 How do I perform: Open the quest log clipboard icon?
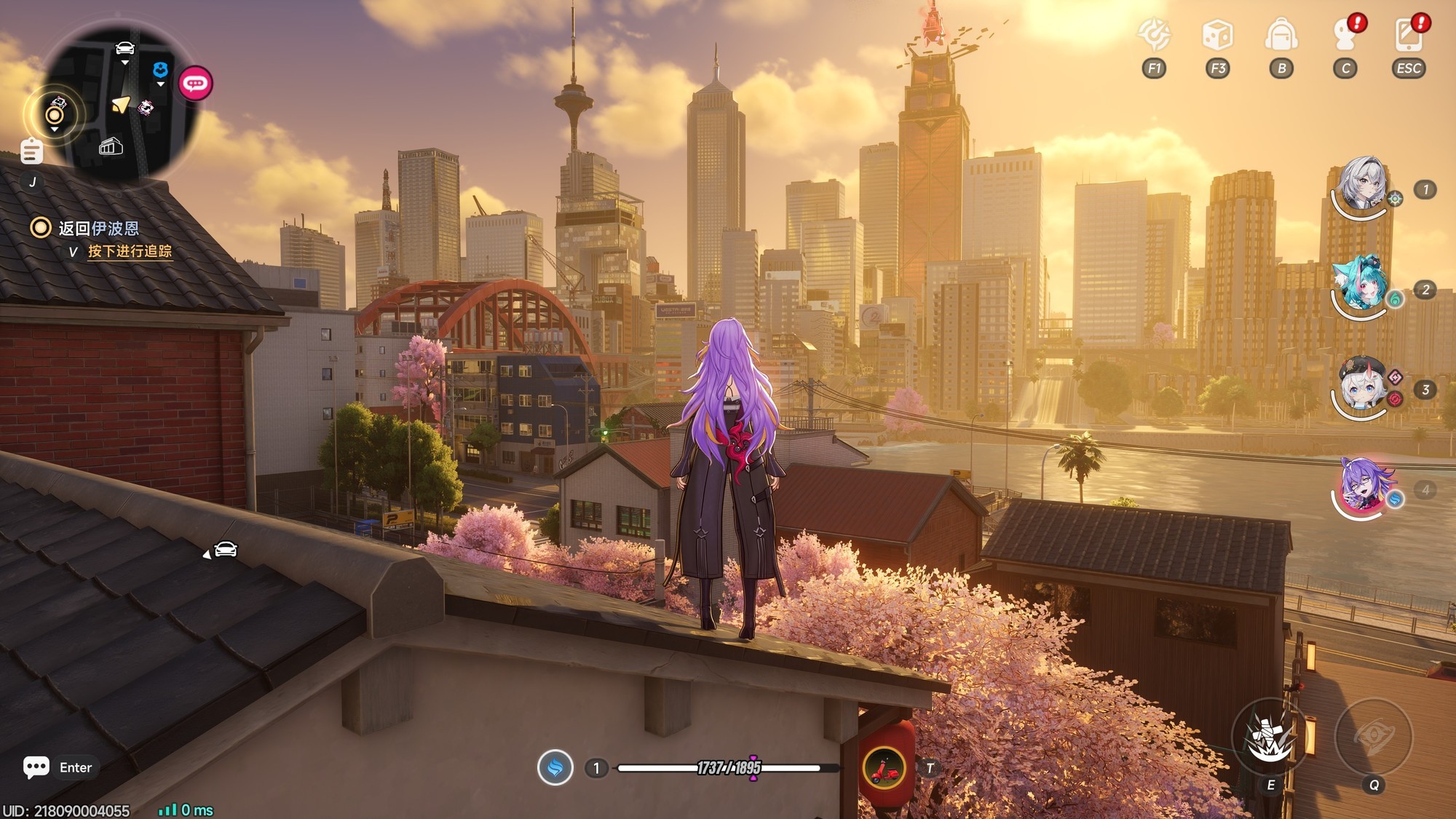(31, 151)
